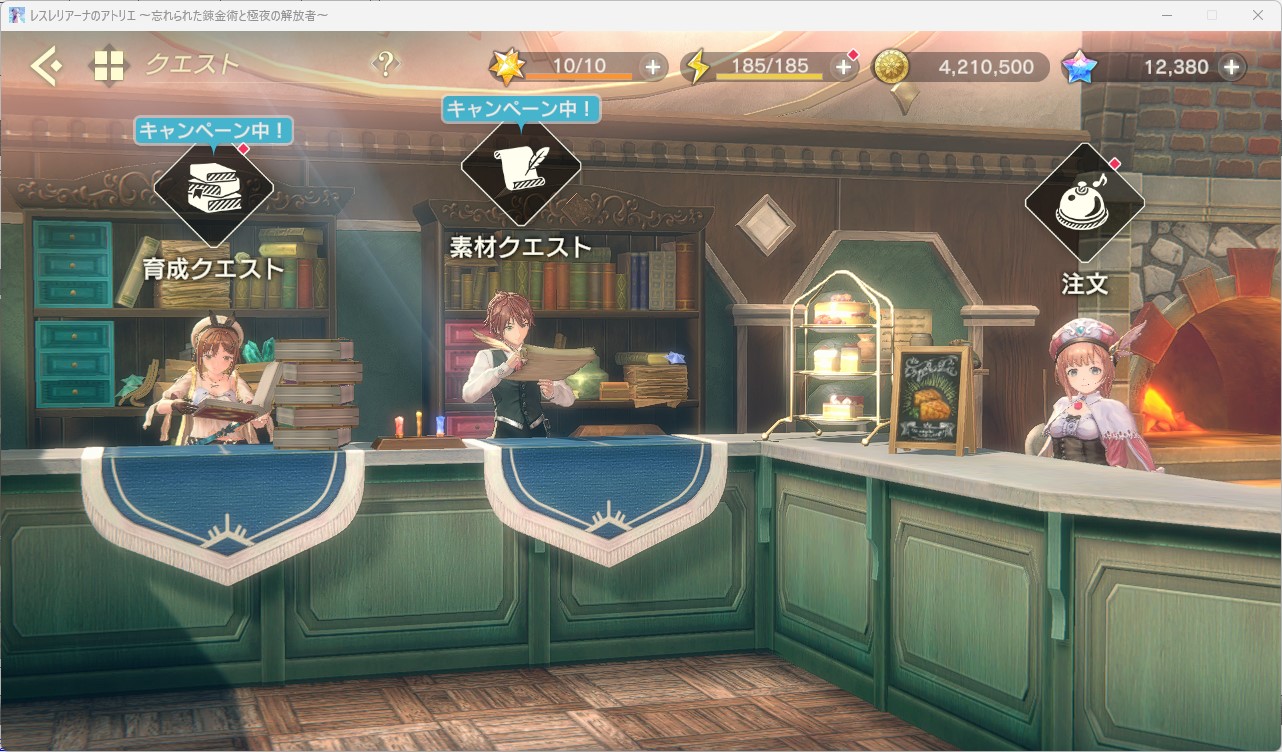The image size is (1282, 752).
Task: Refill the 185/185 lightning stamina
Action: point(843,67)
